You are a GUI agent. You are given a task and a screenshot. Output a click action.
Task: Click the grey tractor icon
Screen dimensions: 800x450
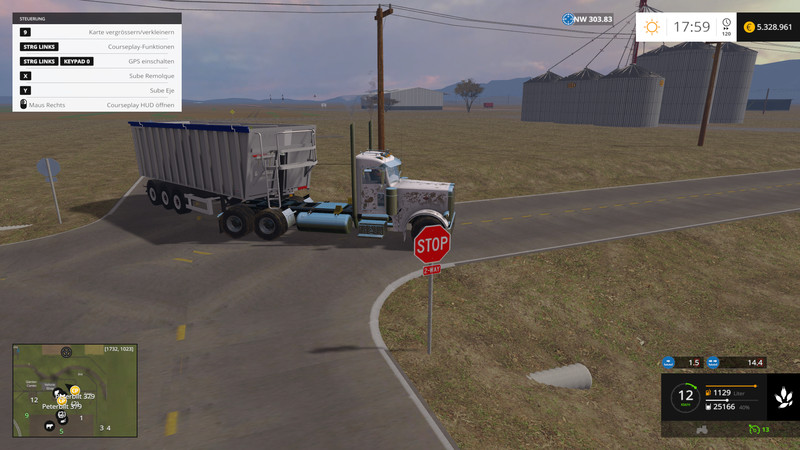click(702, 429)
